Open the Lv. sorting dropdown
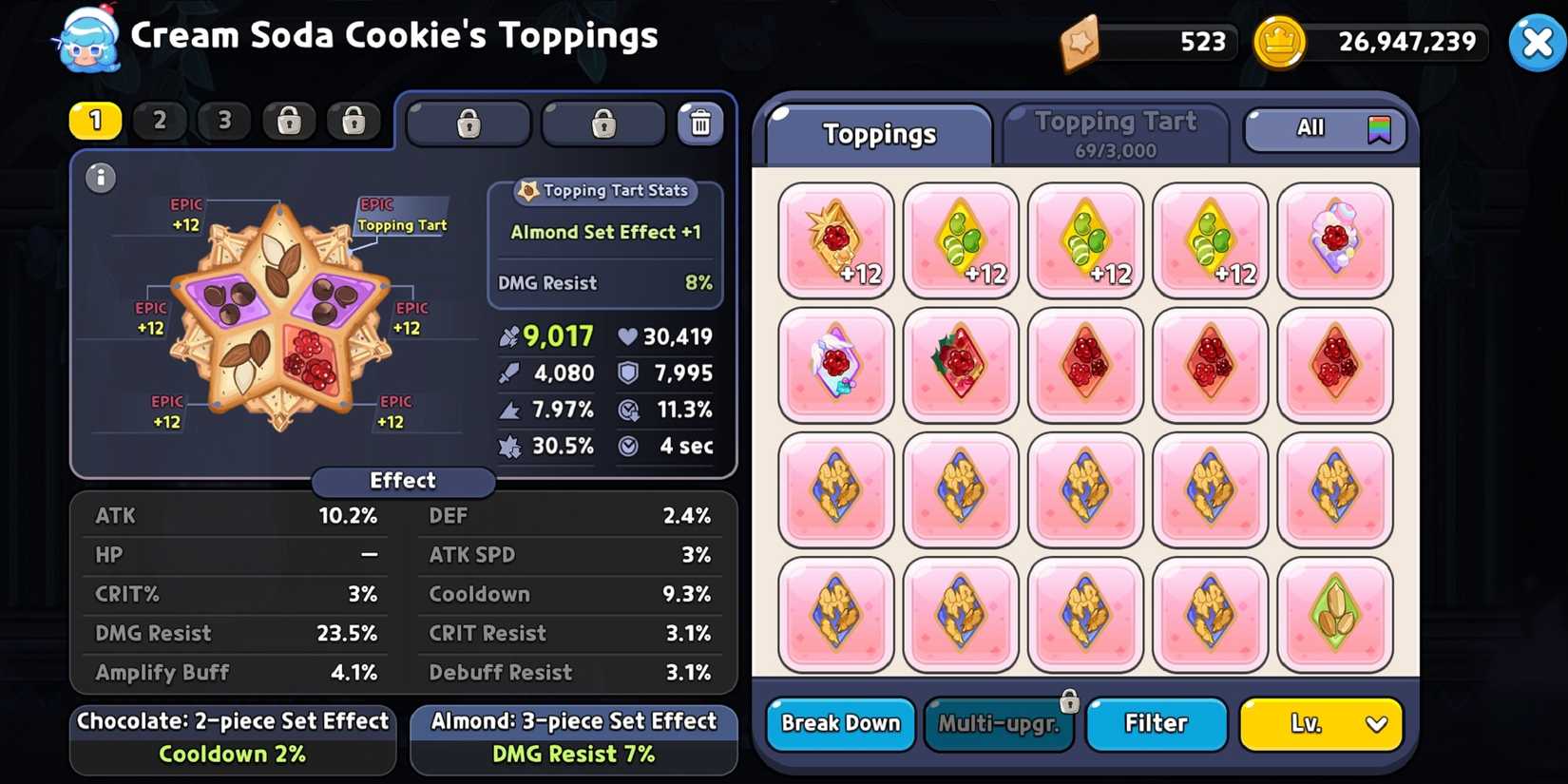 1320,724
